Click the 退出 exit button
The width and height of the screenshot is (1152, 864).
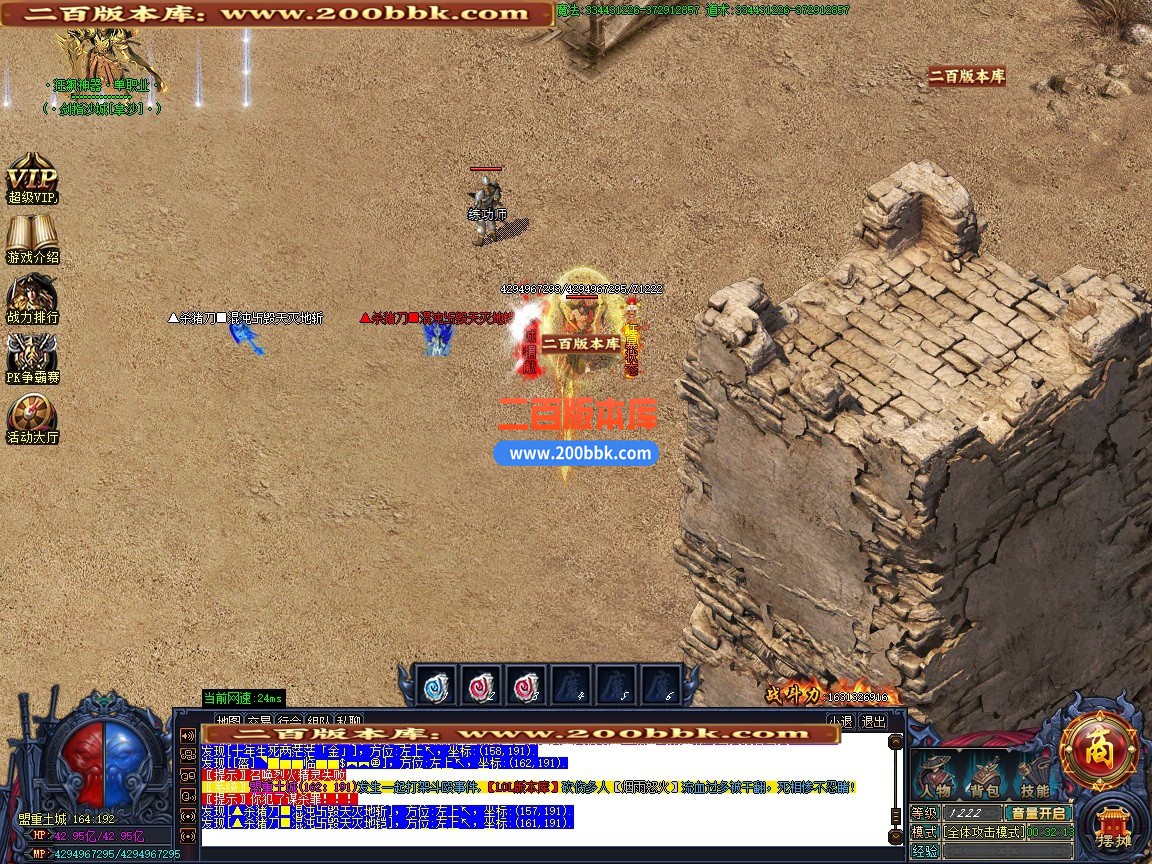[873, 720]
